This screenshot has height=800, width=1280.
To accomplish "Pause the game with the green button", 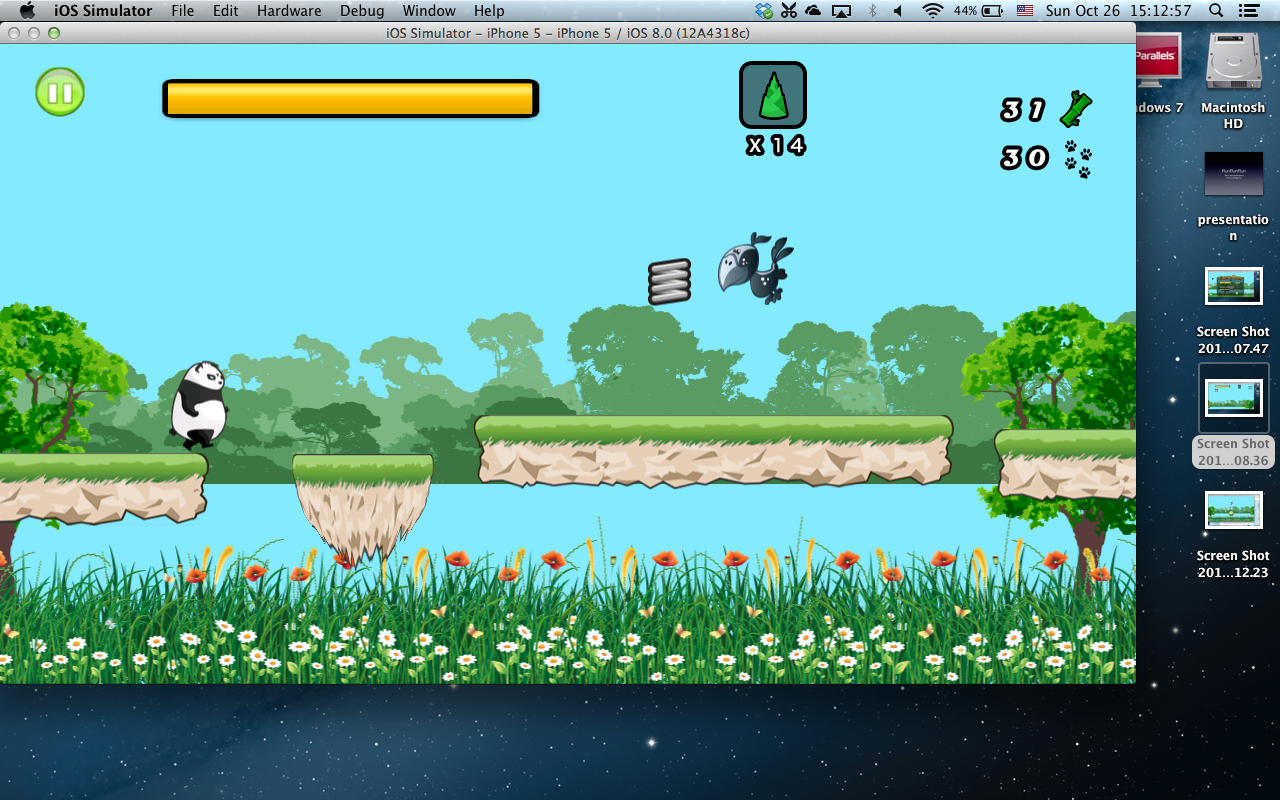I will [60, 93].
